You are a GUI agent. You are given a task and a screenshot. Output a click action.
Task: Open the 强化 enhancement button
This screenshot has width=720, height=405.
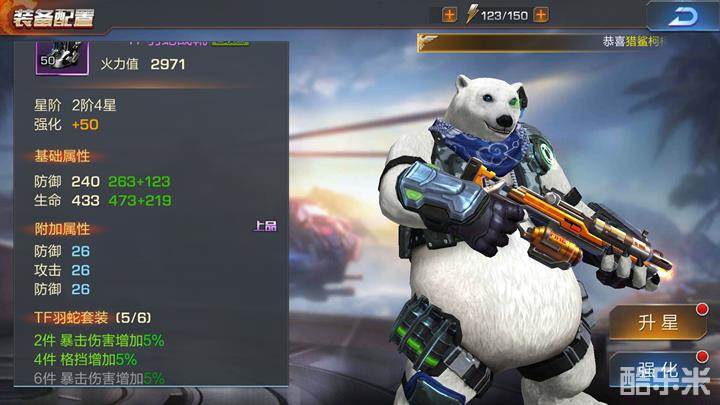coord(659,368)
